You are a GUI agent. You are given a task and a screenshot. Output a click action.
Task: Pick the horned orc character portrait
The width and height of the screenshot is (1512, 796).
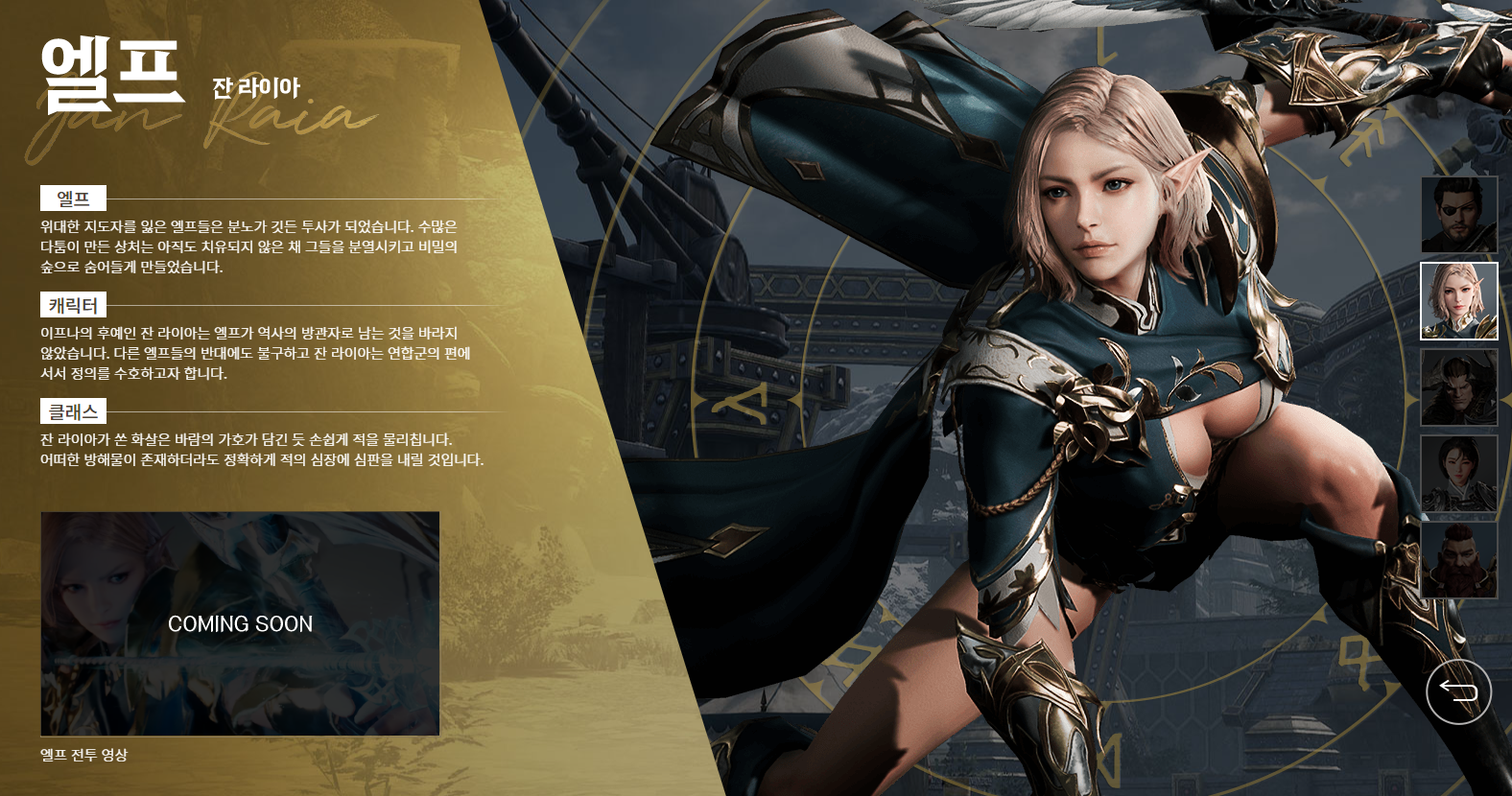[x=1458, y=387]
